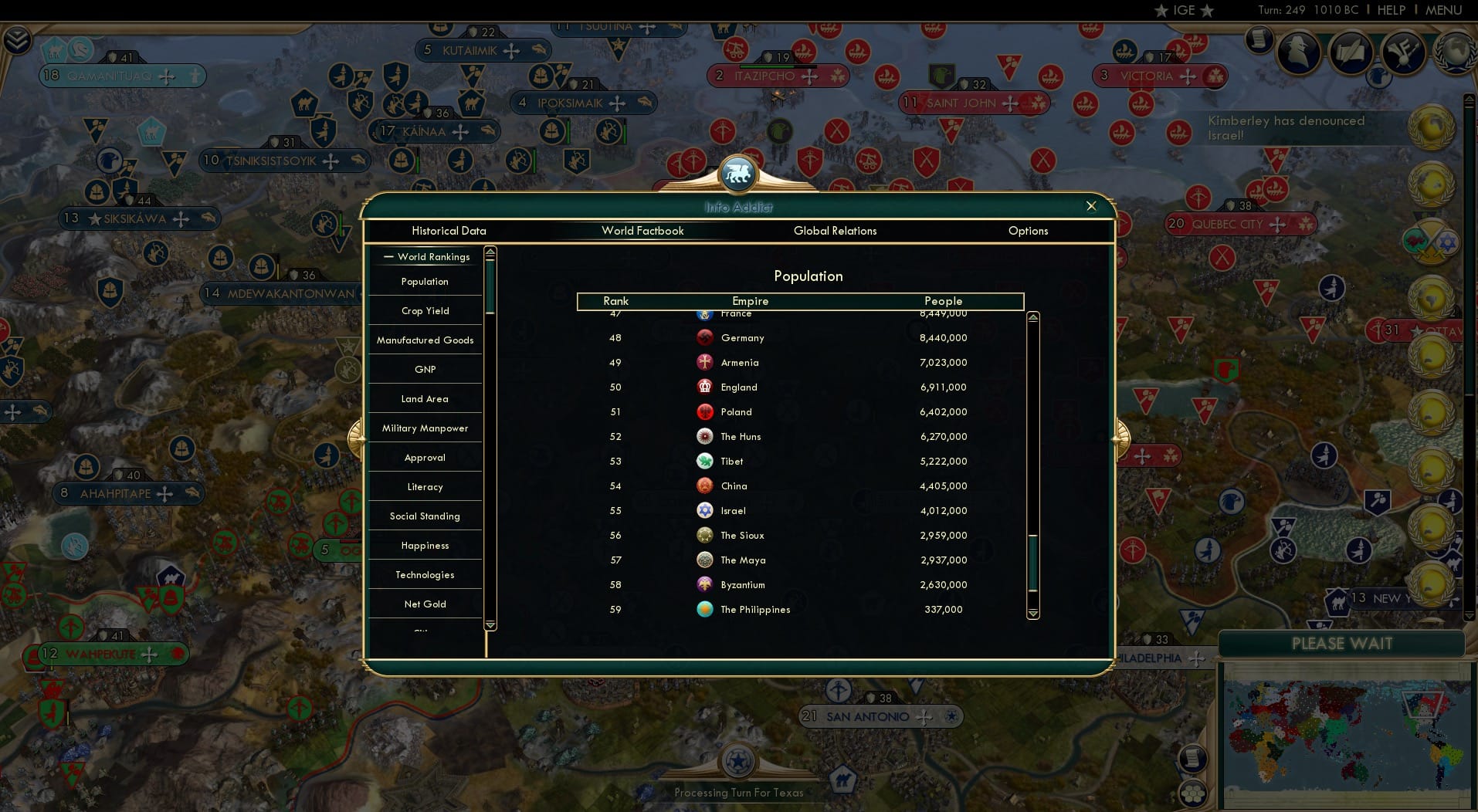Select the Net Gold ranking category

(425, 604)
